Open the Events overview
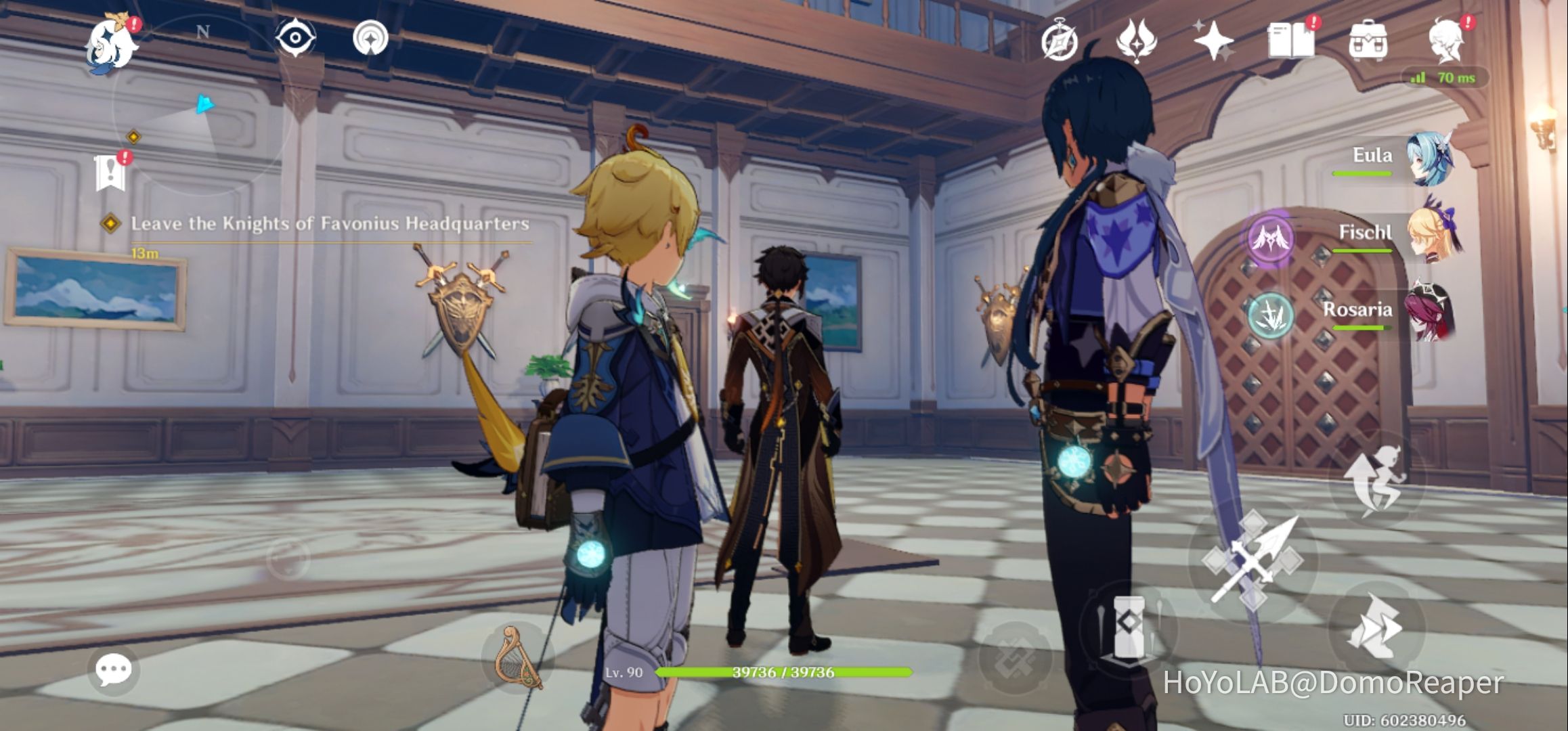This screenshot has width=1568, height=731. (1061, 41)
